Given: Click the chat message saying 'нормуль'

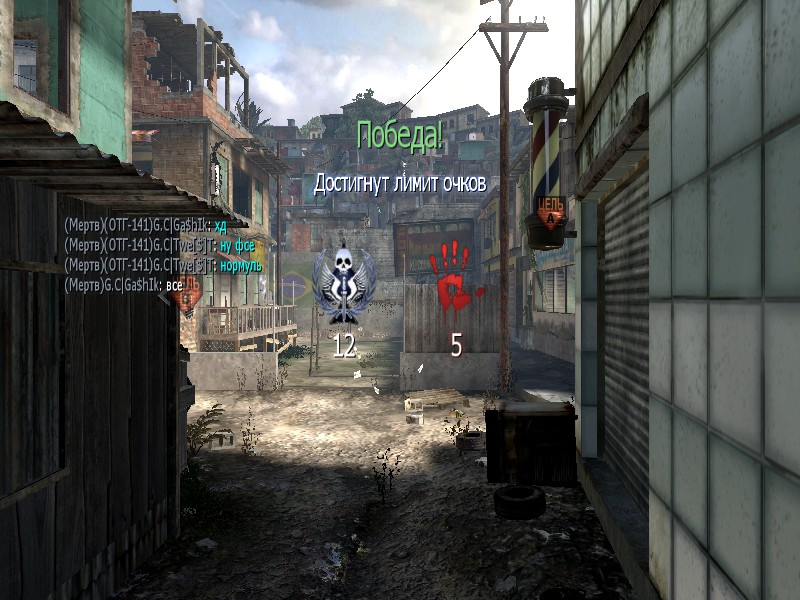Looking at the screenshot, I should [x=163, y=264].
